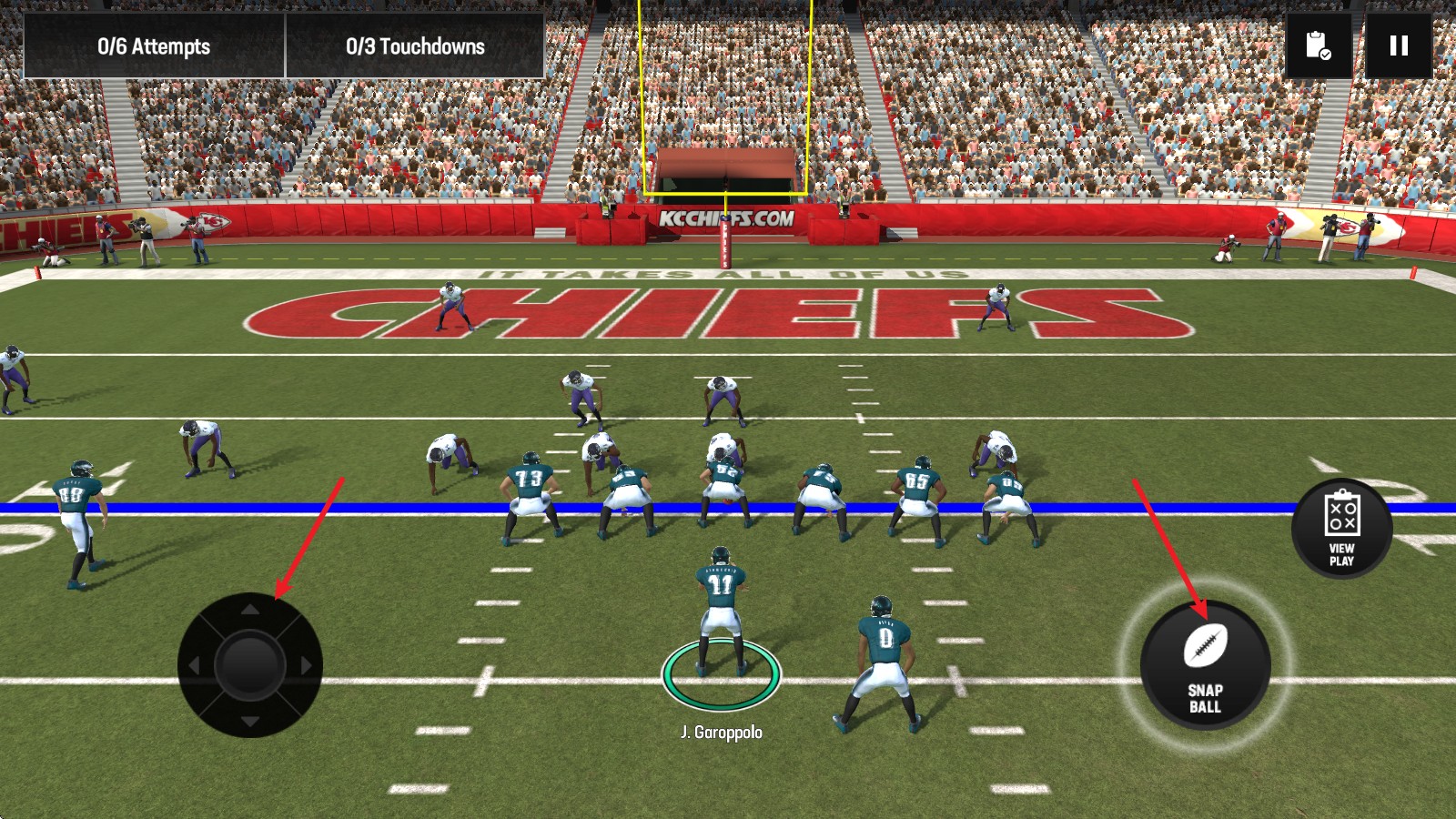
Task: Tap the Snap Ball button
Action: [1205, 665]
